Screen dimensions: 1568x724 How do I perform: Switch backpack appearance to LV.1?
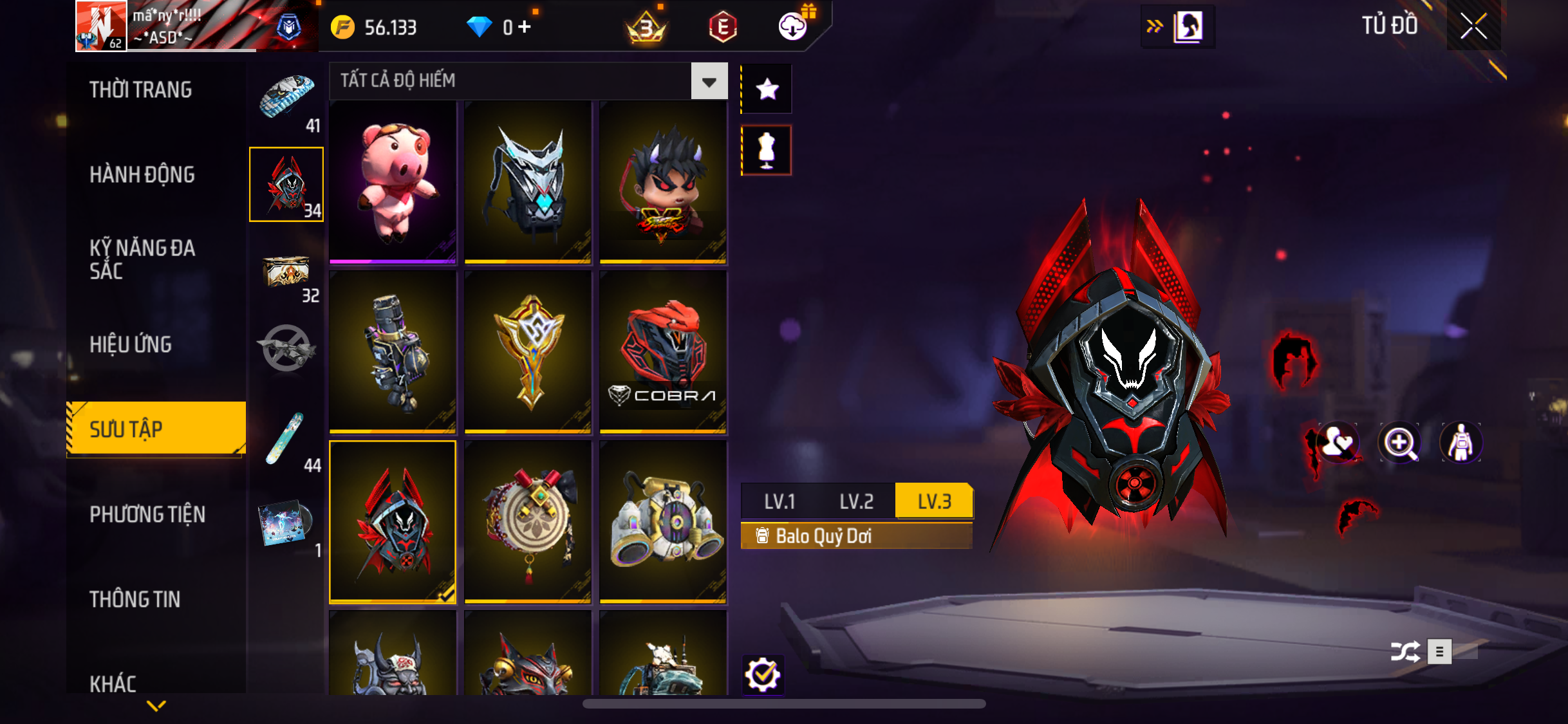(779, 501)
